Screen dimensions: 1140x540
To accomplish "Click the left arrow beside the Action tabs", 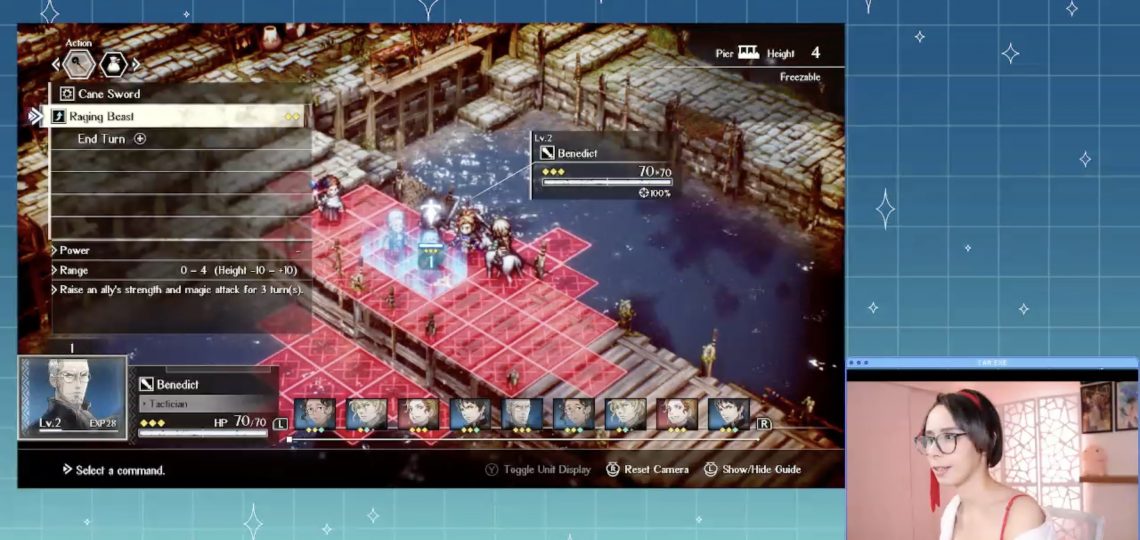I will [56, 66].
